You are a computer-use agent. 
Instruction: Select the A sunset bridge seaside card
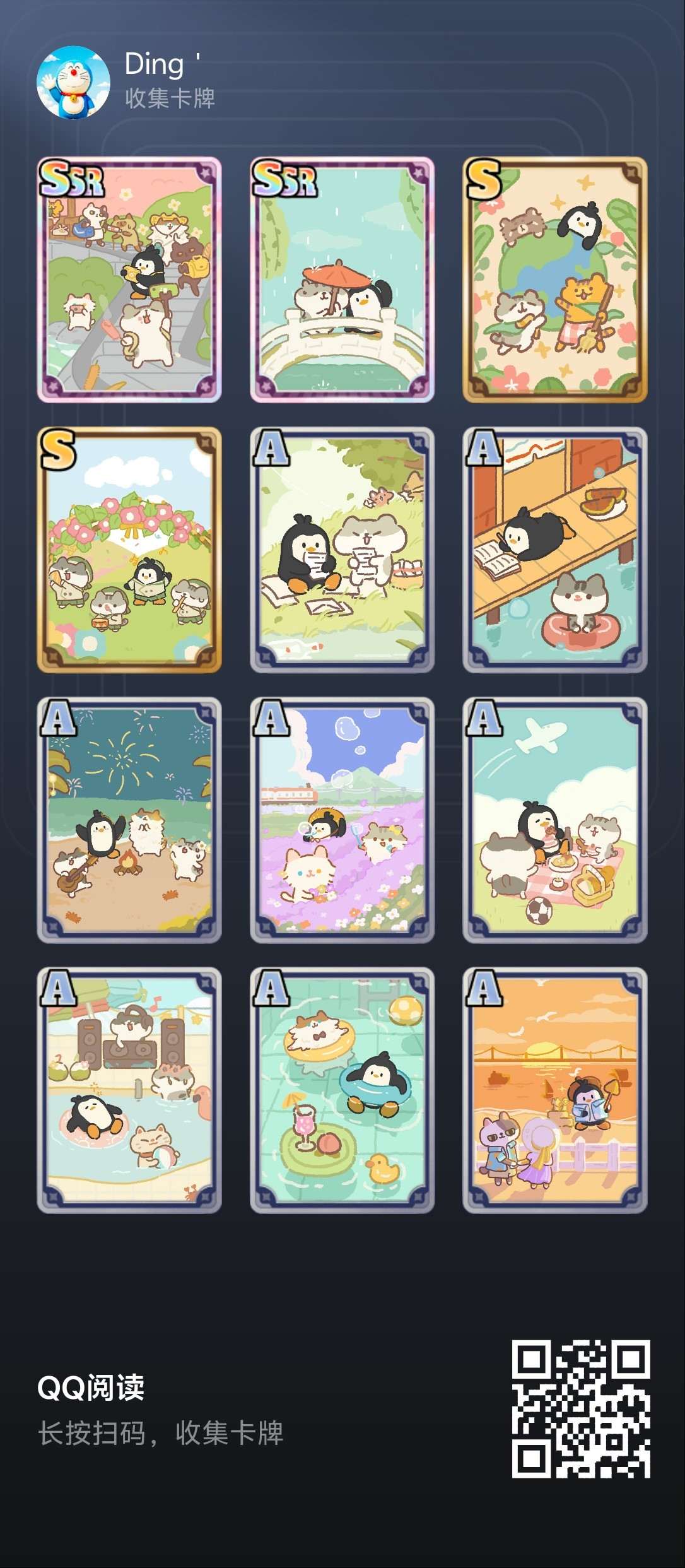[555, 1090]
